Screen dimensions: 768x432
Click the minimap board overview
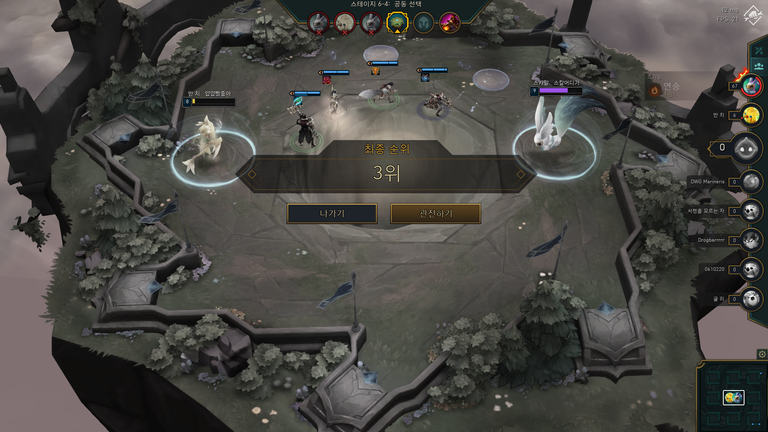coord(732,396)
